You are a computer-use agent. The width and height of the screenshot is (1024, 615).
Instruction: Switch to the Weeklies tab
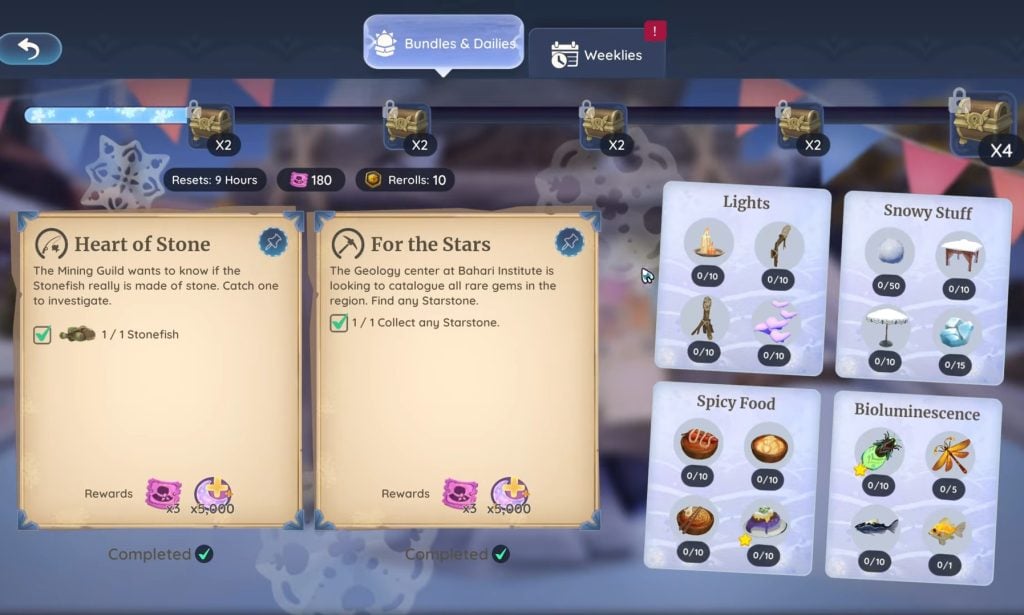point(597,55)
